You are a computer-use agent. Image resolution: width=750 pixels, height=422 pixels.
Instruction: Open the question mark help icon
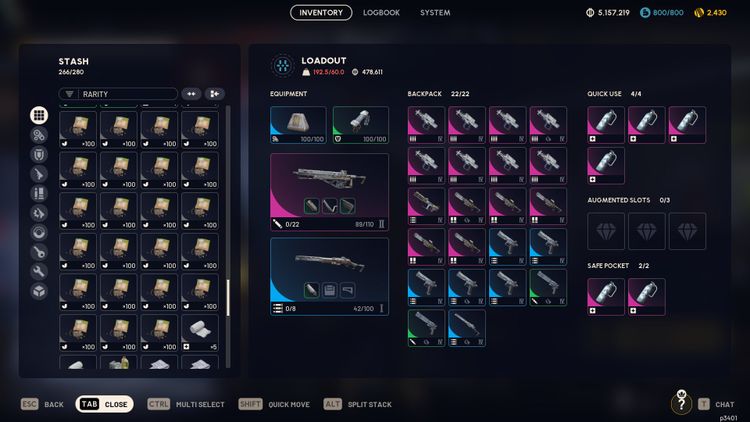coord(681,404)
